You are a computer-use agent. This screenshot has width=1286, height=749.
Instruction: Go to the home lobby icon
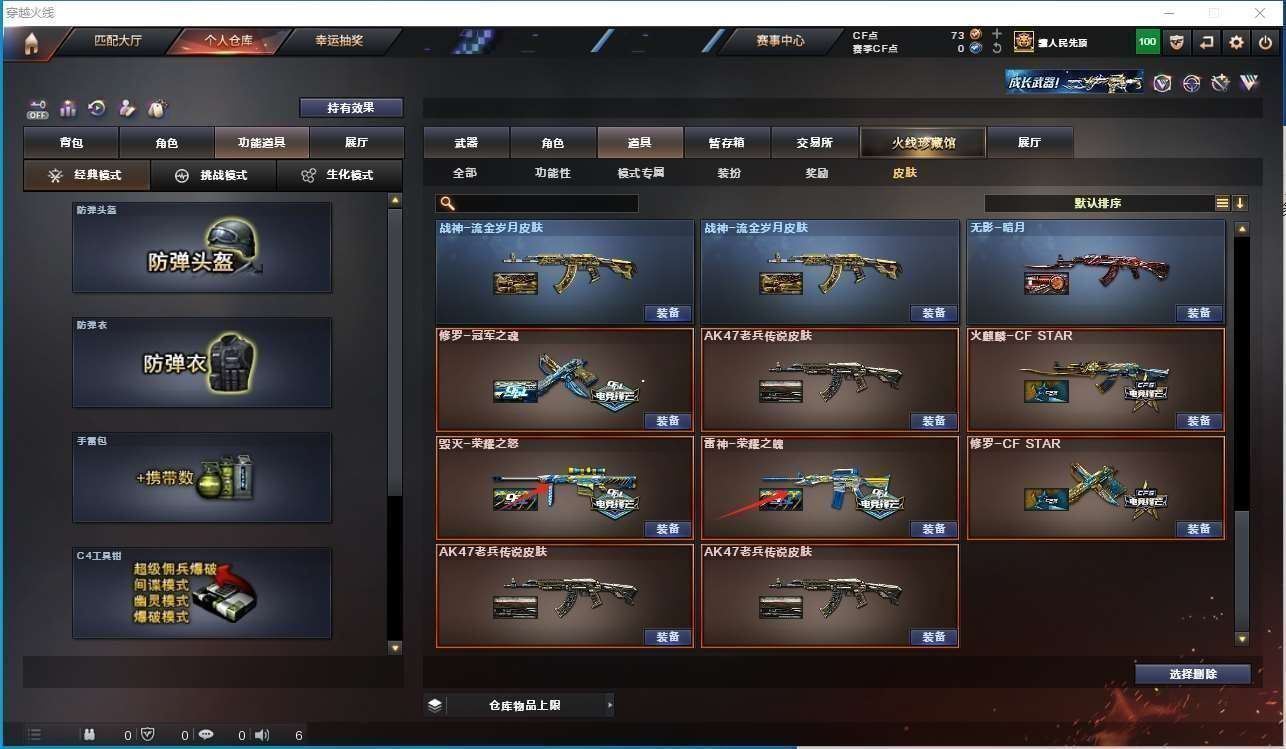31,43
